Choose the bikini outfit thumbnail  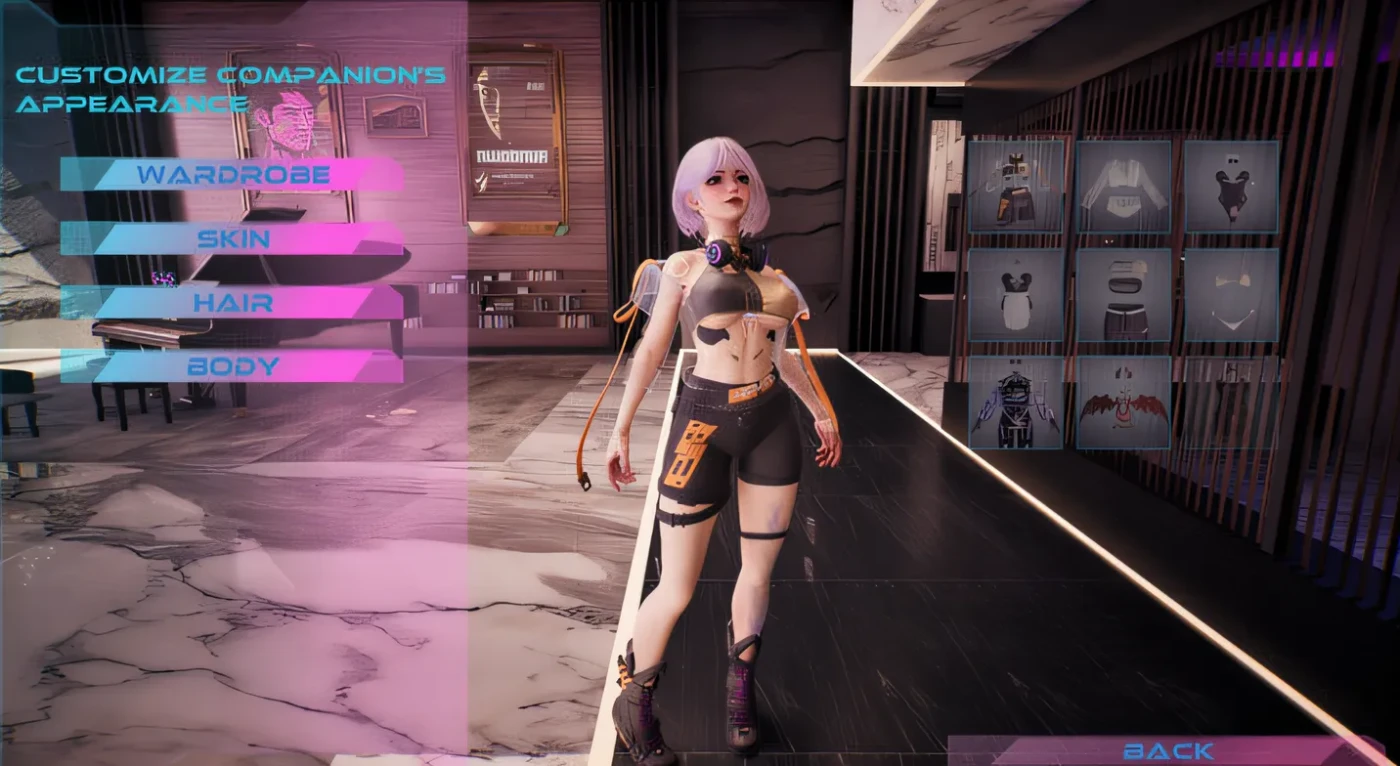pyautogui.click(x=1231, y=295)
